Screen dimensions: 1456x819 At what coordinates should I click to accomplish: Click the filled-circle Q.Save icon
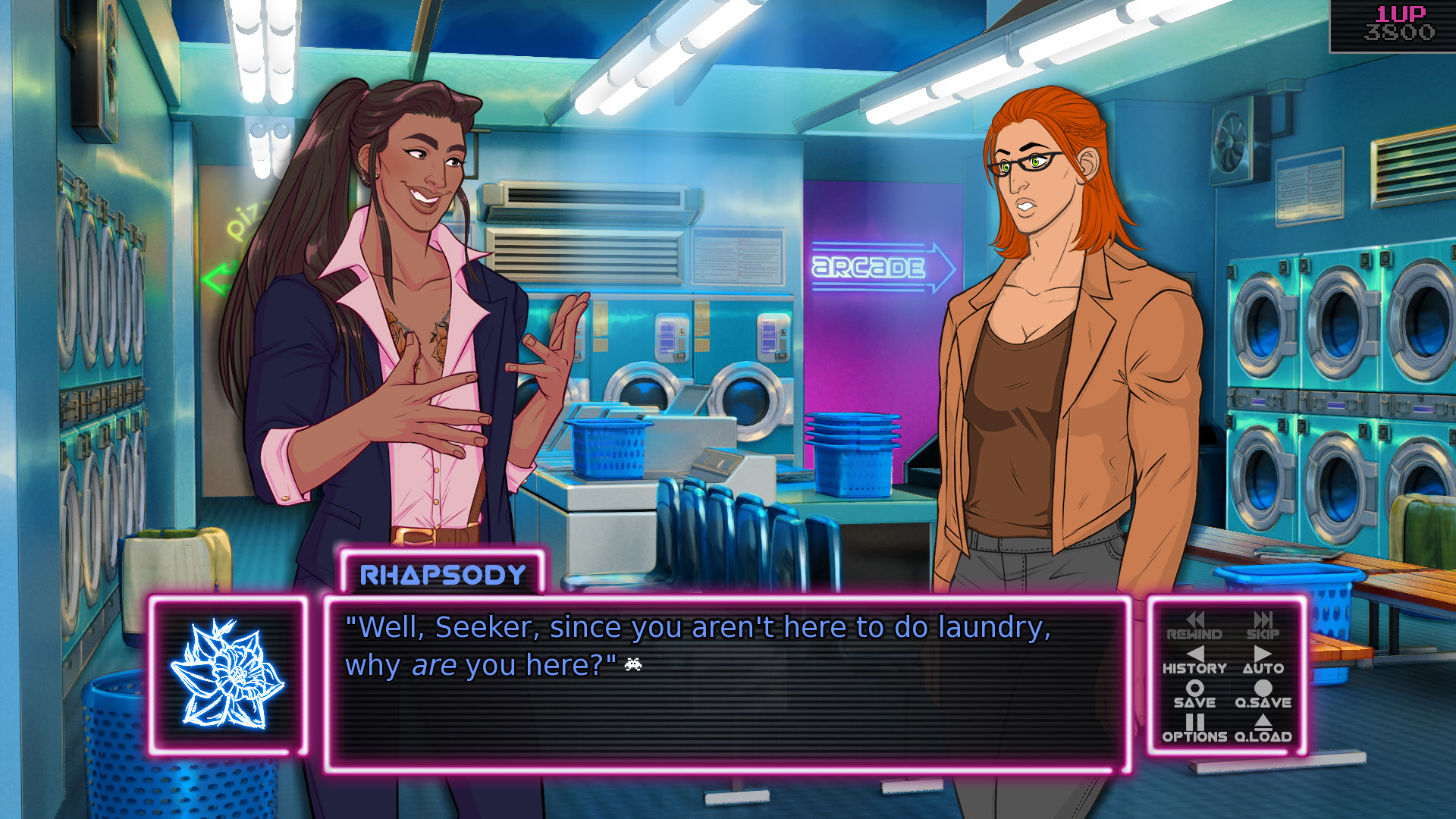pos(1262,690)
